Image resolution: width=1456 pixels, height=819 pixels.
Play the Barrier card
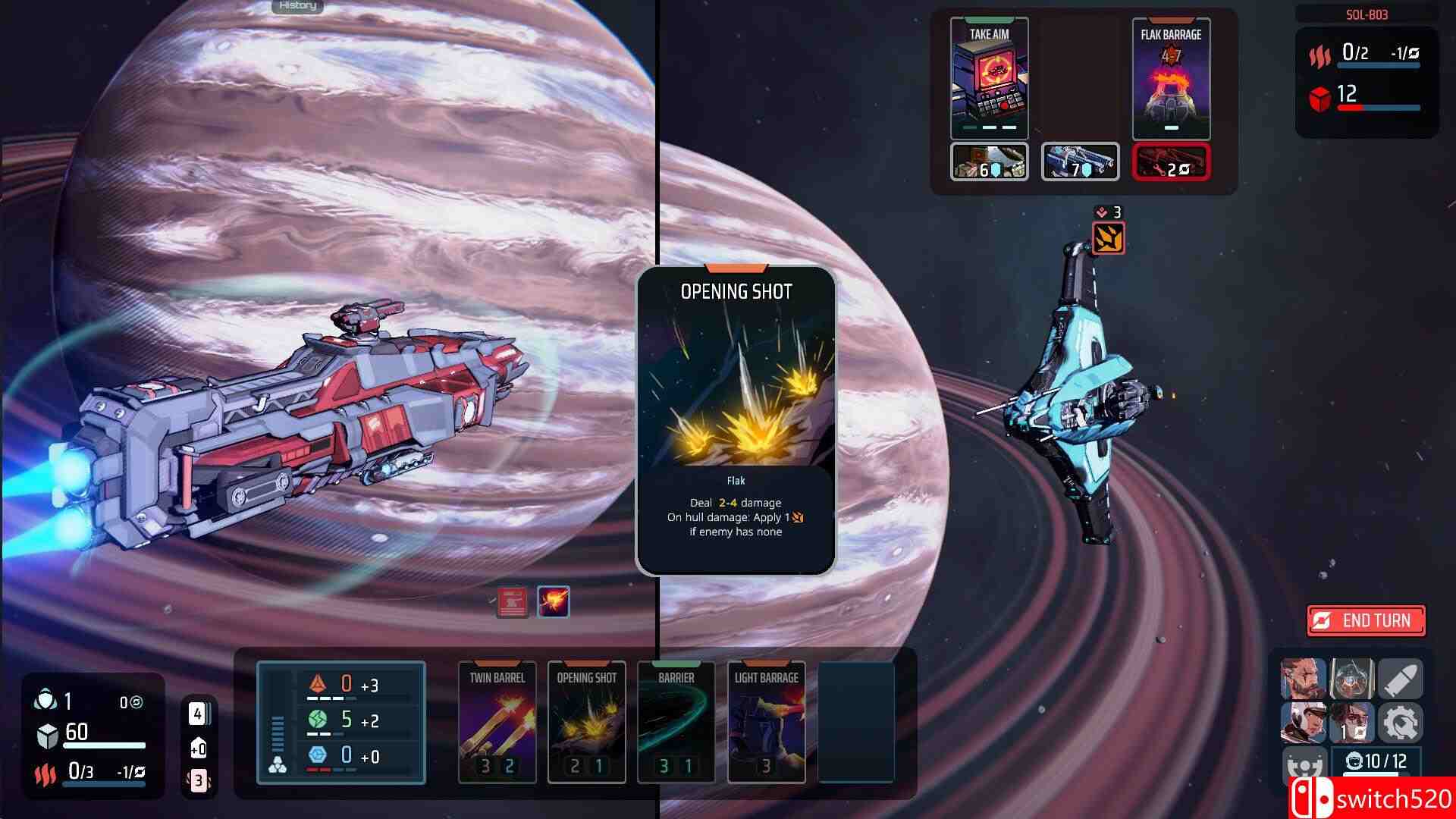click(676, 720)
